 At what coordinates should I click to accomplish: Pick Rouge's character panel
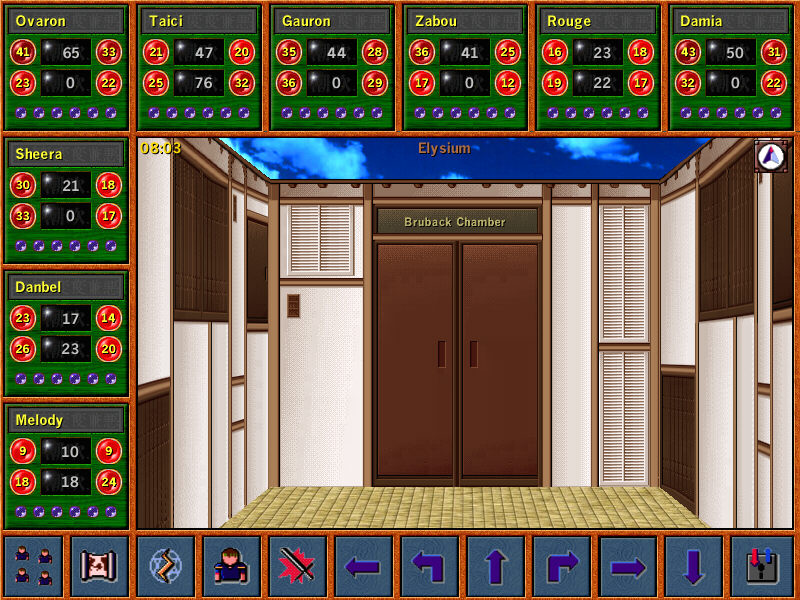pos(599,67)
